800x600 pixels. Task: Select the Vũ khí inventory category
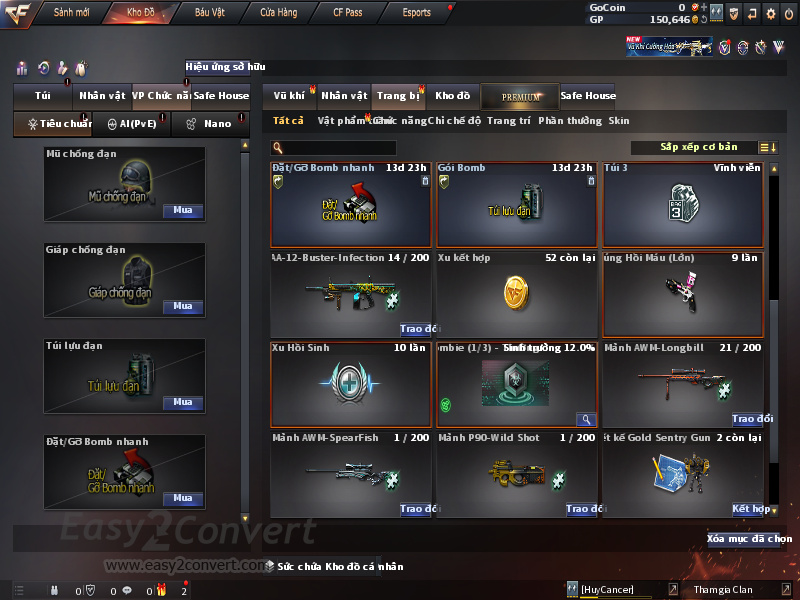[x=289, y=96]
